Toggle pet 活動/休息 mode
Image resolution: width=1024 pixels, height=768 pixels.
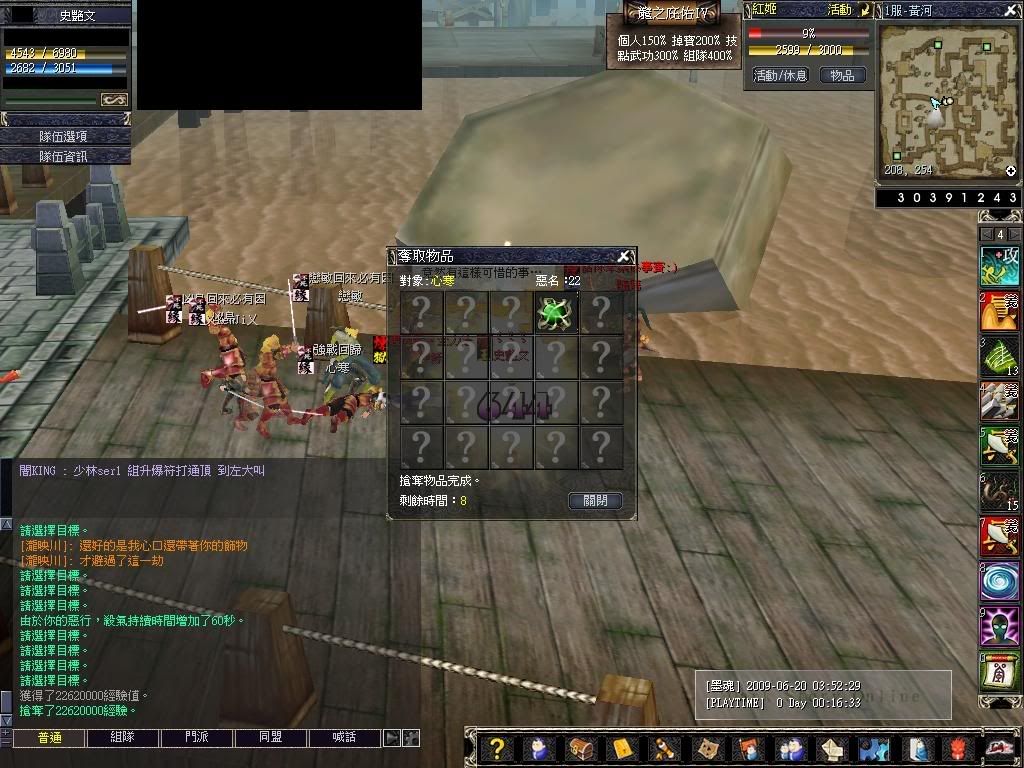(780, 75)
